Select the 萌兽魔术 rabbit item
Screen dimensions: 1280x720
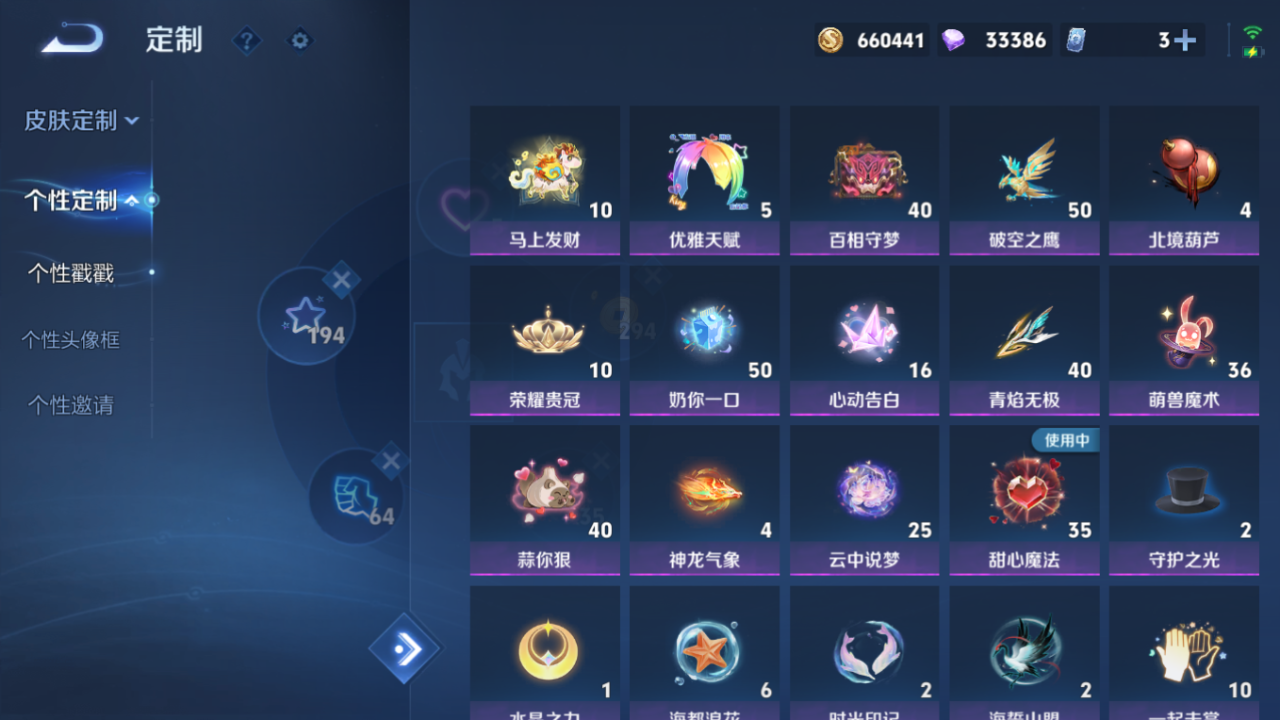[1184, 340]
